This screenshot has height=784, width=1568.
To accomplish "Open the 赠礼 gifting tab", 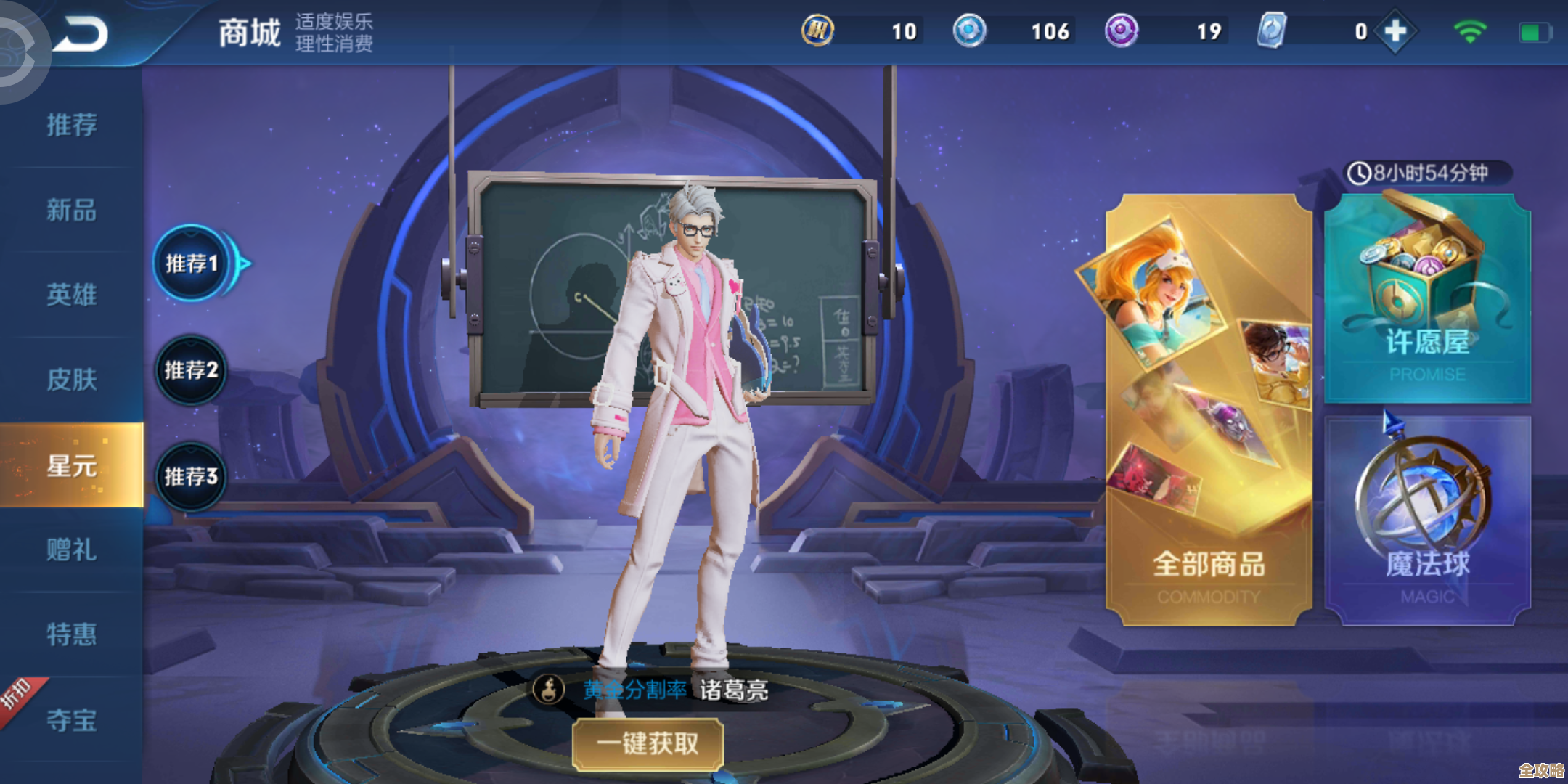I will click(71, 550).
